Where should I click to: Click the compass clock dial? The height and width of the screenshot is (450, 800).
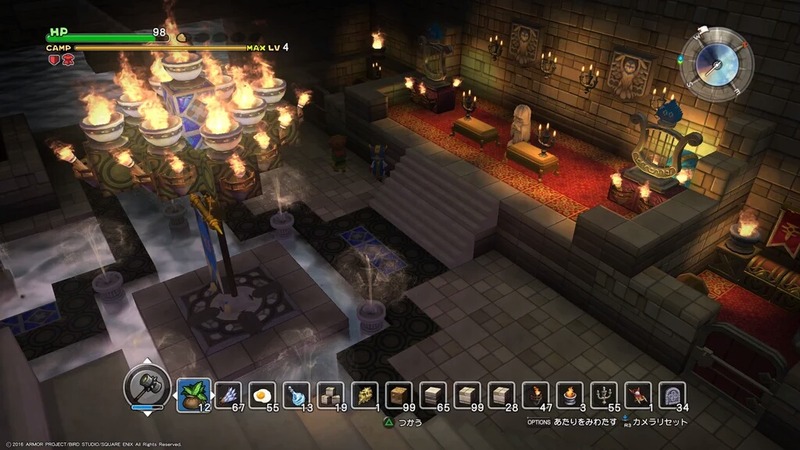coord(718,60)
